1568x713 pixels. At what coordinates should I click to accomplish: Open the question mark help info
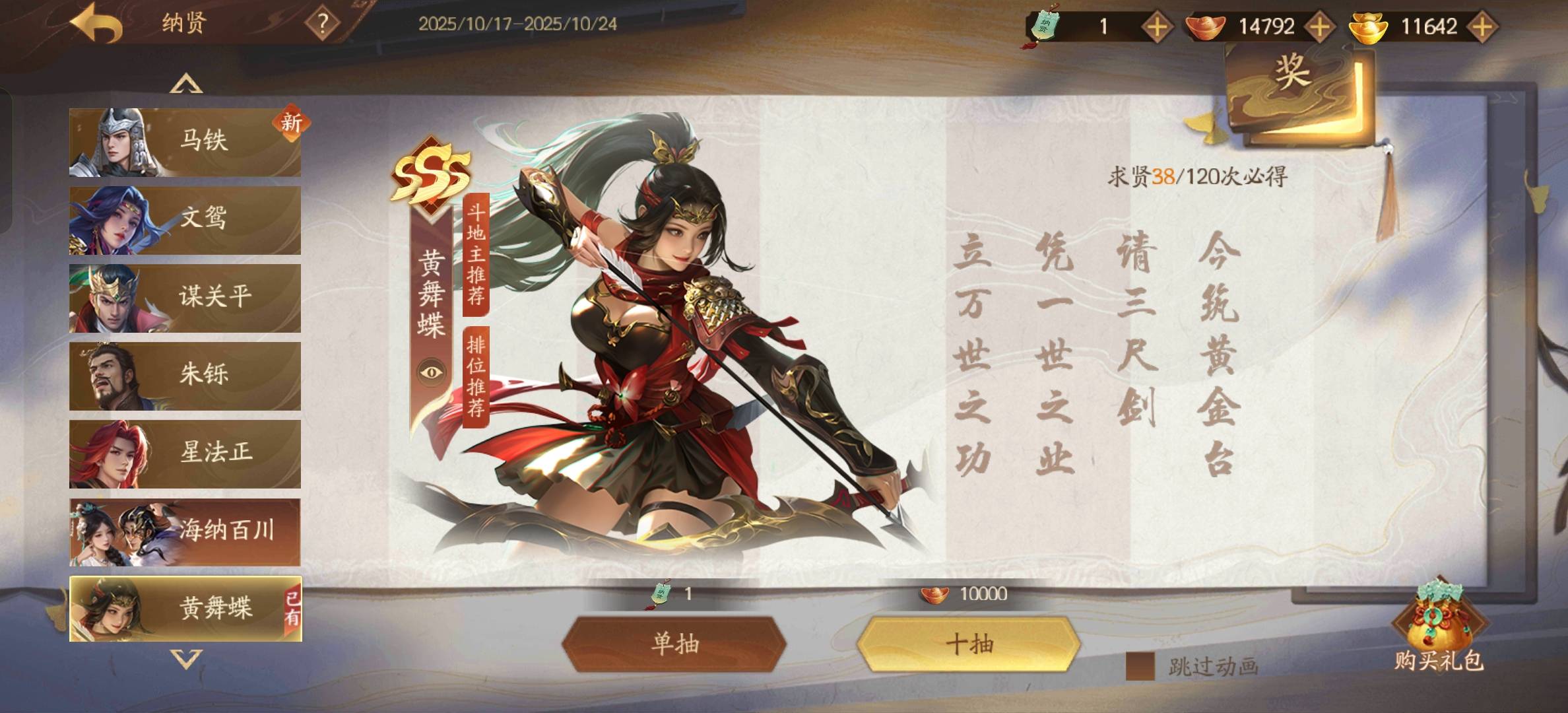(x=322, y=24)
